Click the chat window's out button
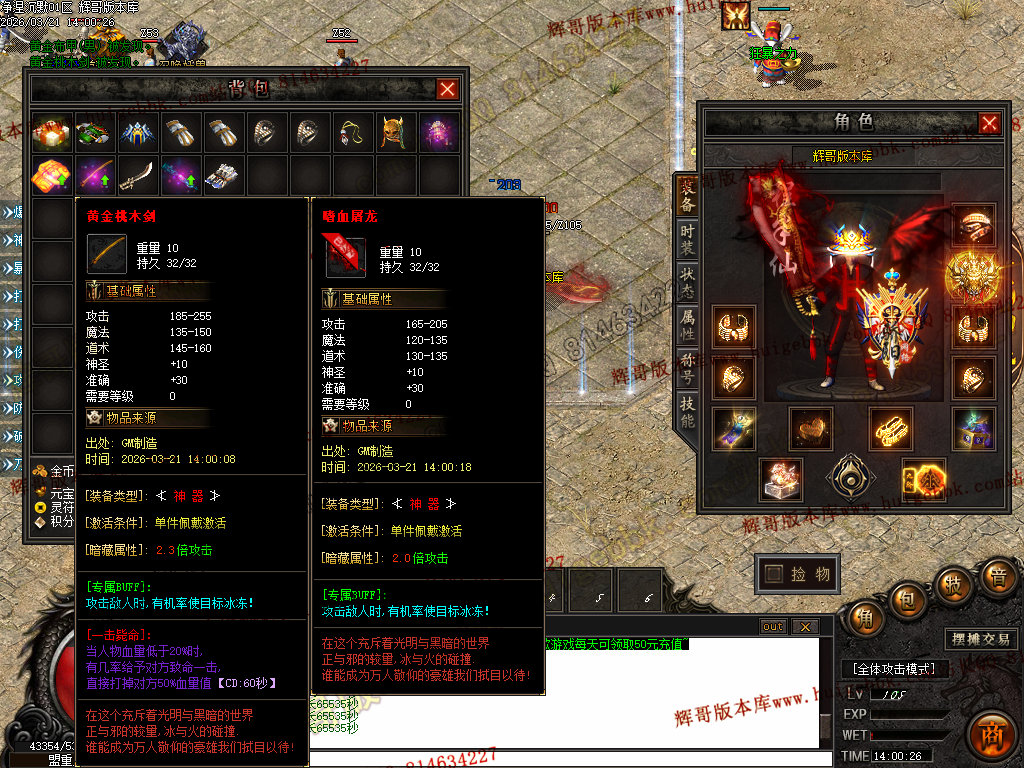This screenshot has height=768, width=1024. pos(772,627)
